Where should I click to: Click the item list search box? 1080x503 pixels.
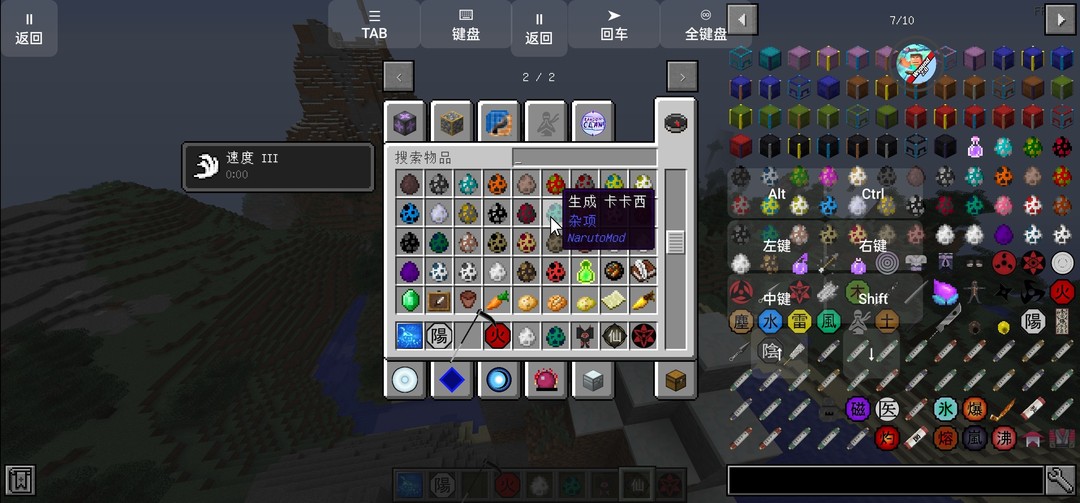coord(884,480)
